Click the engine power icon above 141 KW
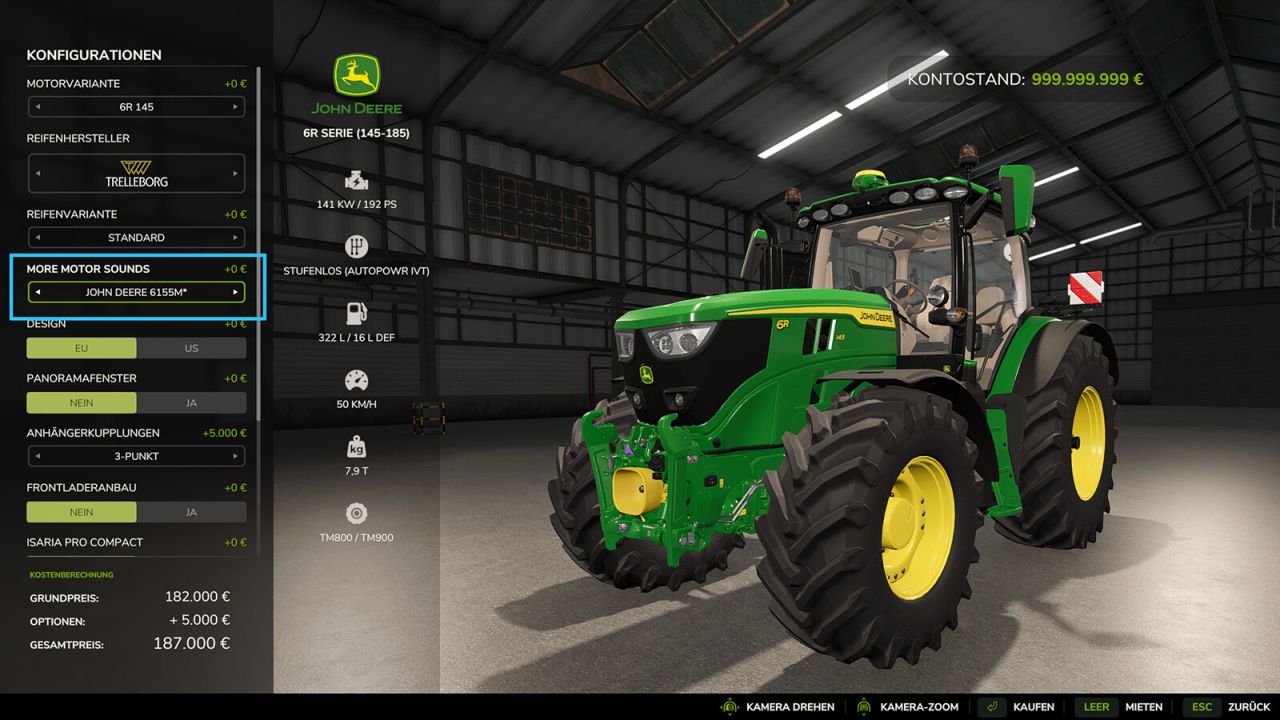 click(356, 180)
